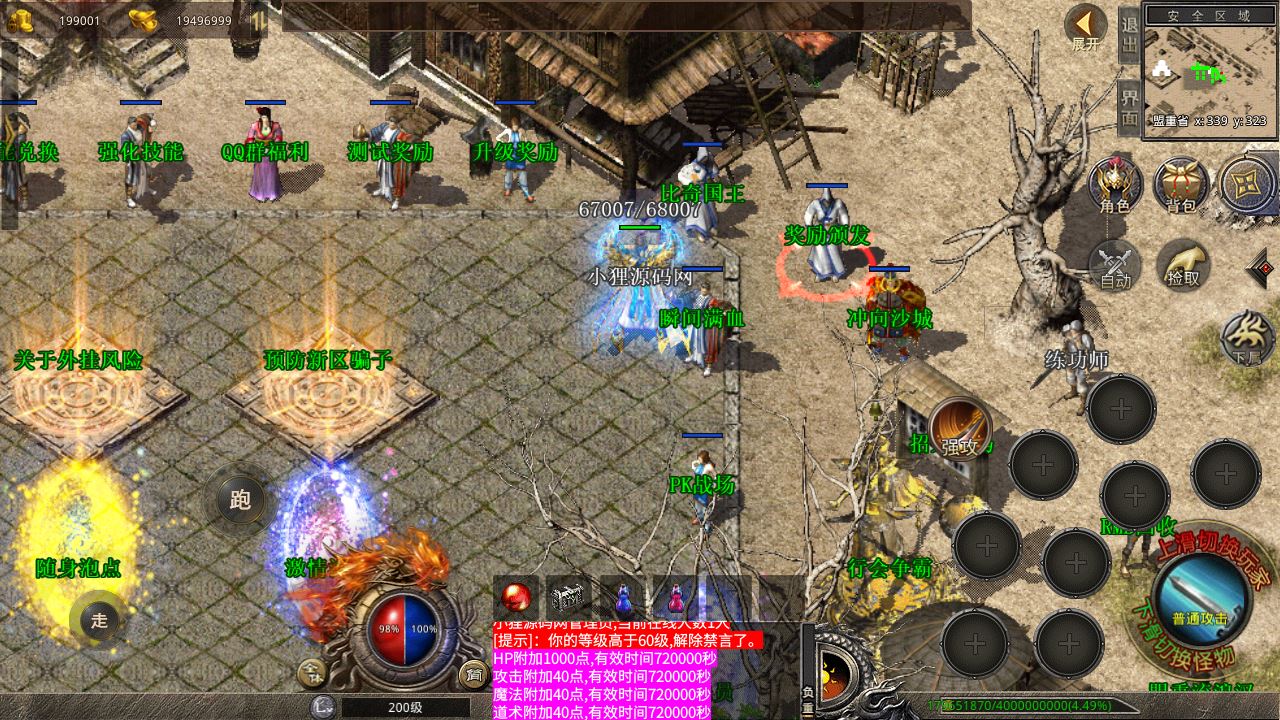Open the 背包 backpack
Viewport: 1280px width, 720px height.
(1181, 185)
